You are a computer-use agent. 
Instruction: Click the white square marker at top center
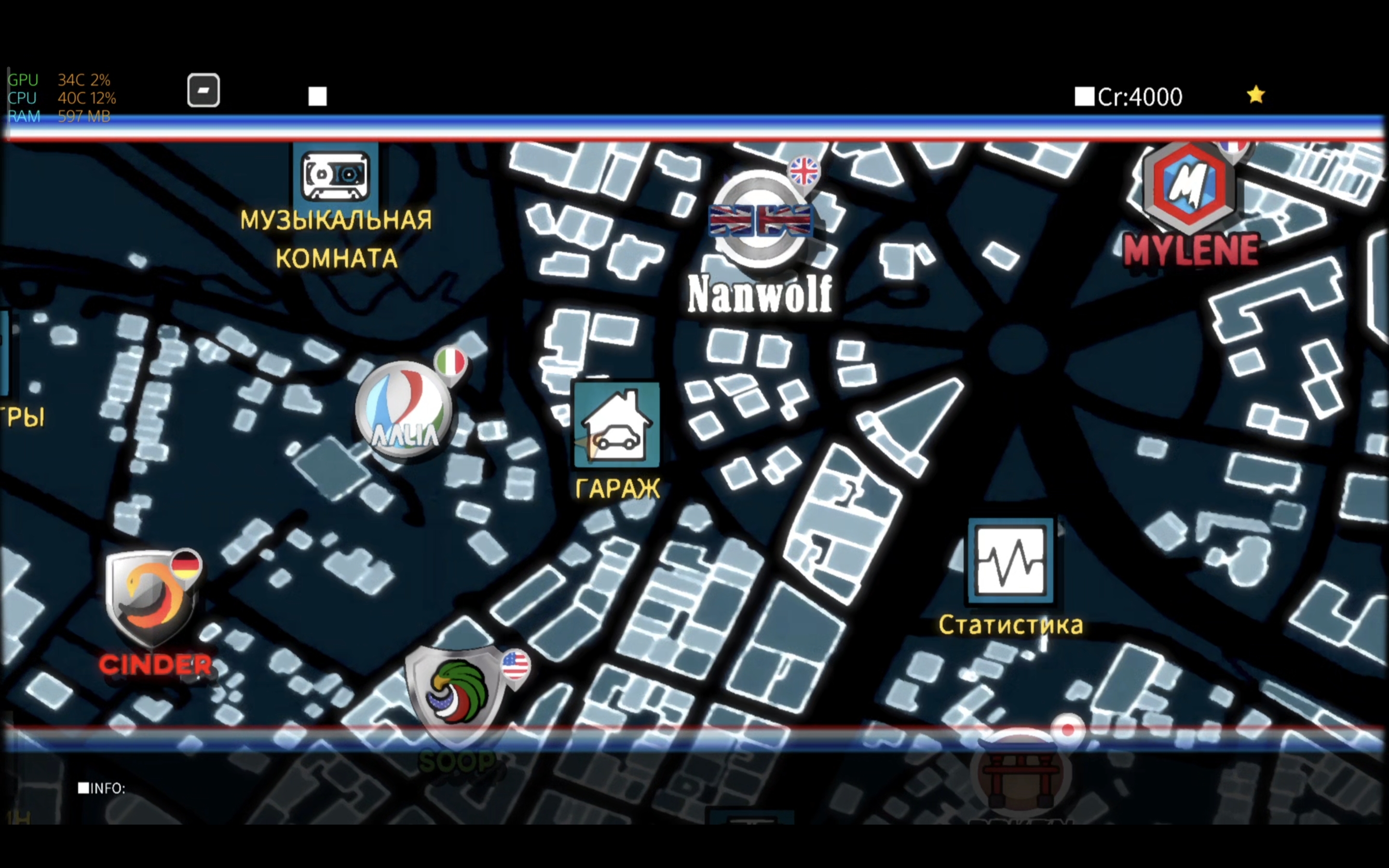click(x=317, y=97)
